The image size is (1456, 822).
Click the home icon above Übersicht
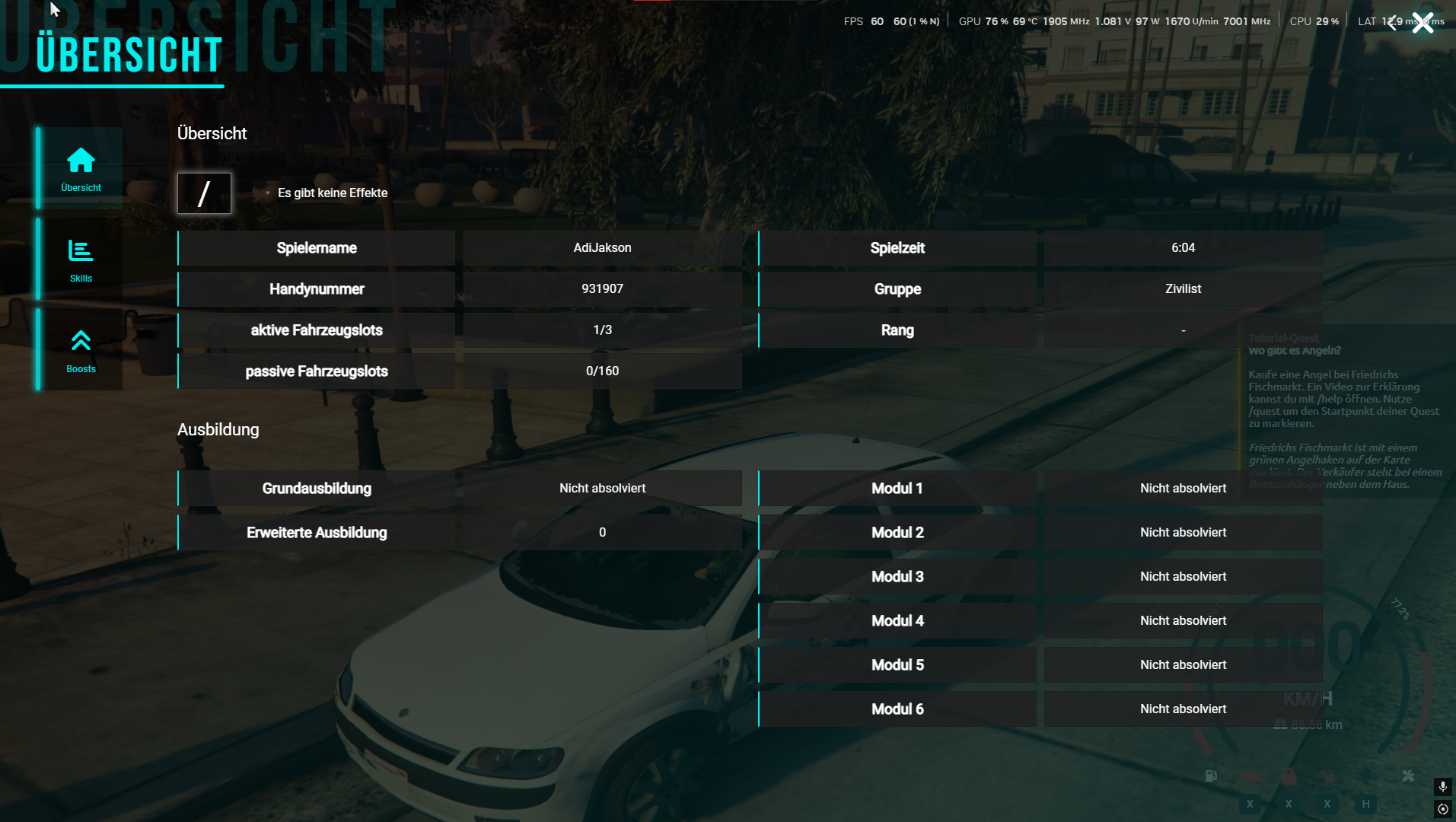tap(81, 158)
